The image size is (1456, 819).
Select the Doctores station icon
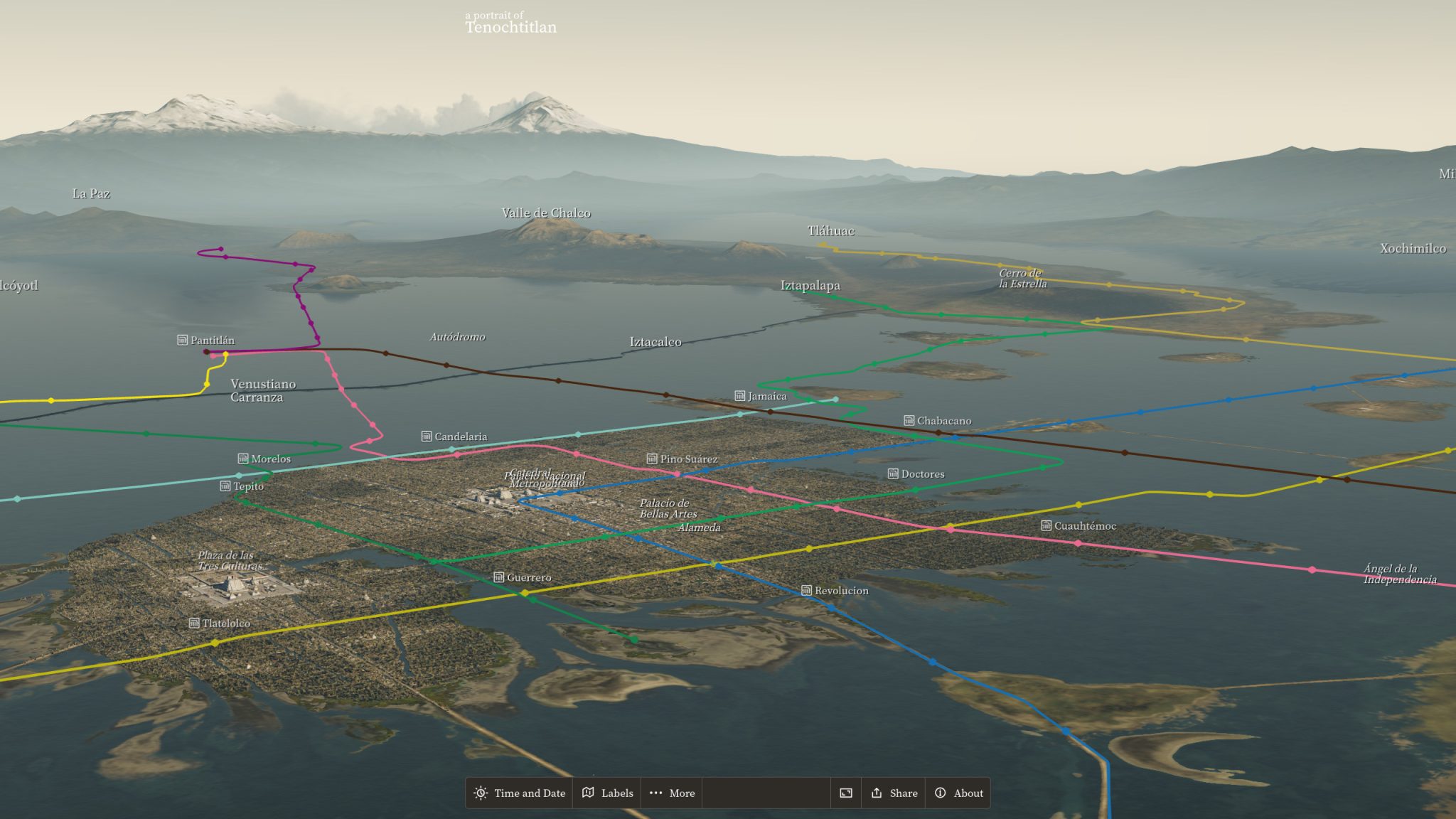893,473
